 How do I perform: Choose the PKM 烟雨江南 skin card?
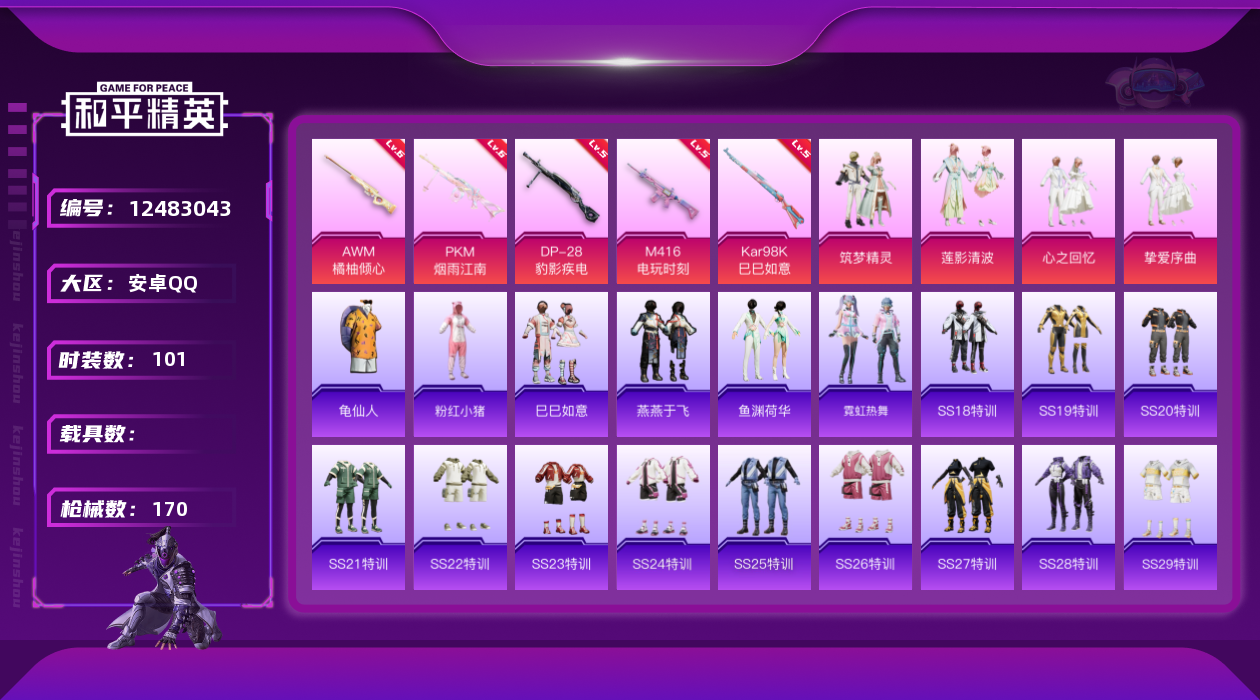click(460, 211)
